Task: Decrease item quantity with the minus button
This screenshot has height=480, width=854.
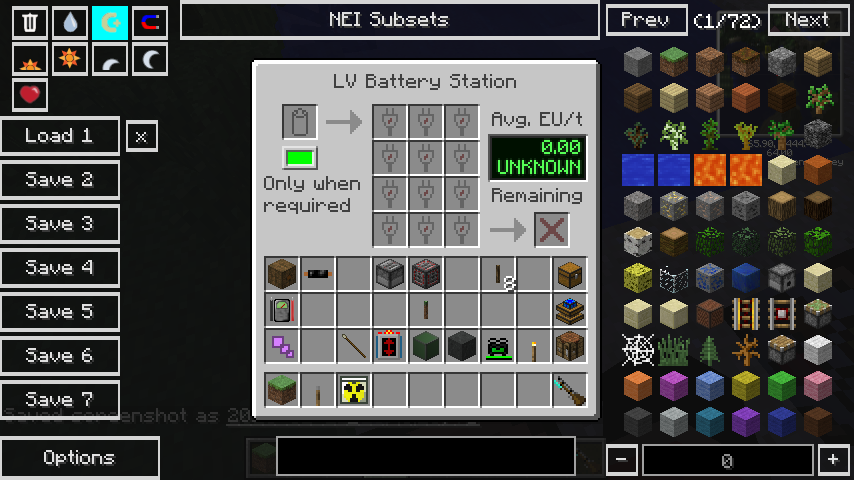Action: [x=622, y=460]
